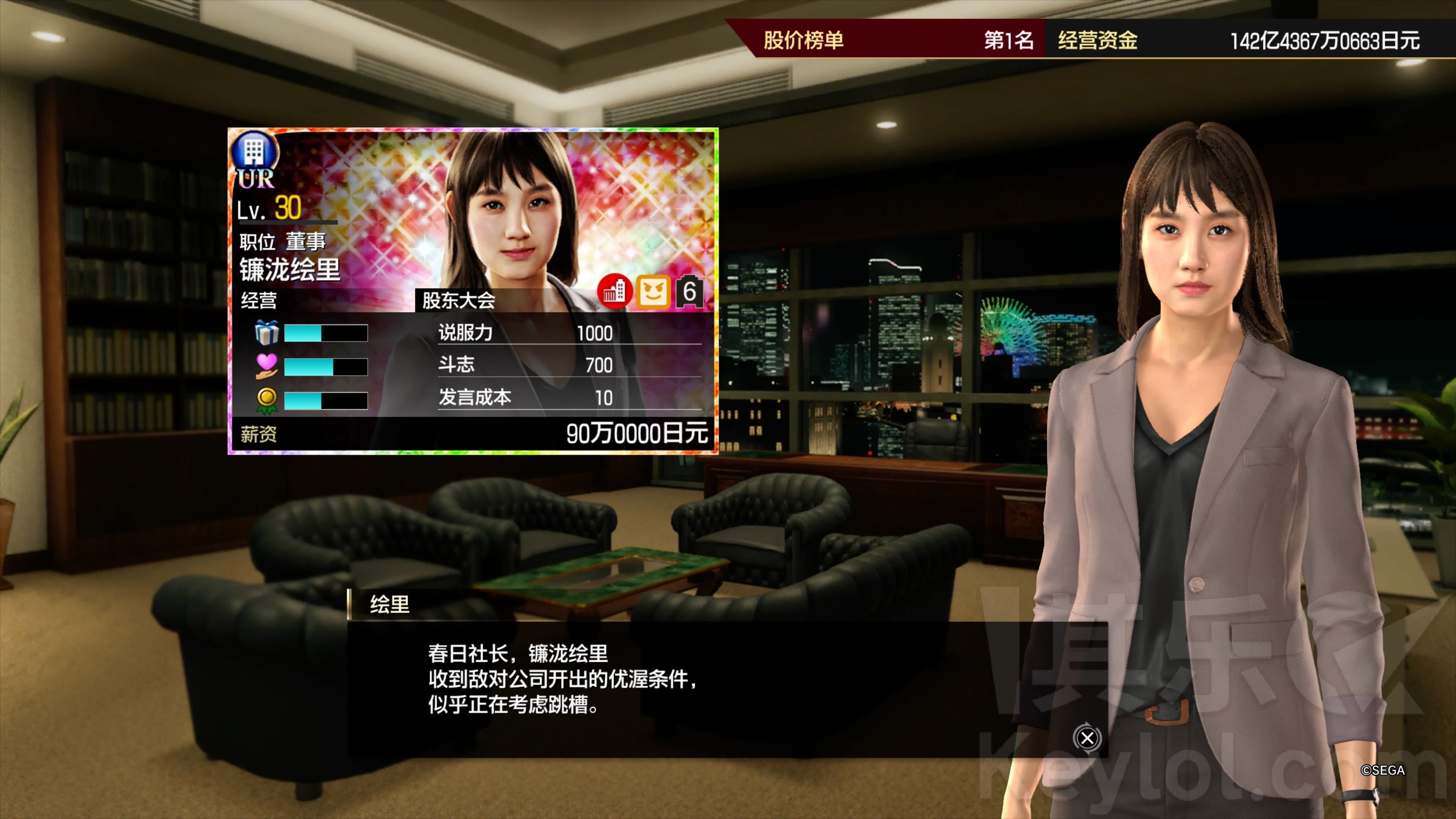1456x819 pixels.
Task: Switch to the 股东大会 stats tab
Action: coord(458,300)
